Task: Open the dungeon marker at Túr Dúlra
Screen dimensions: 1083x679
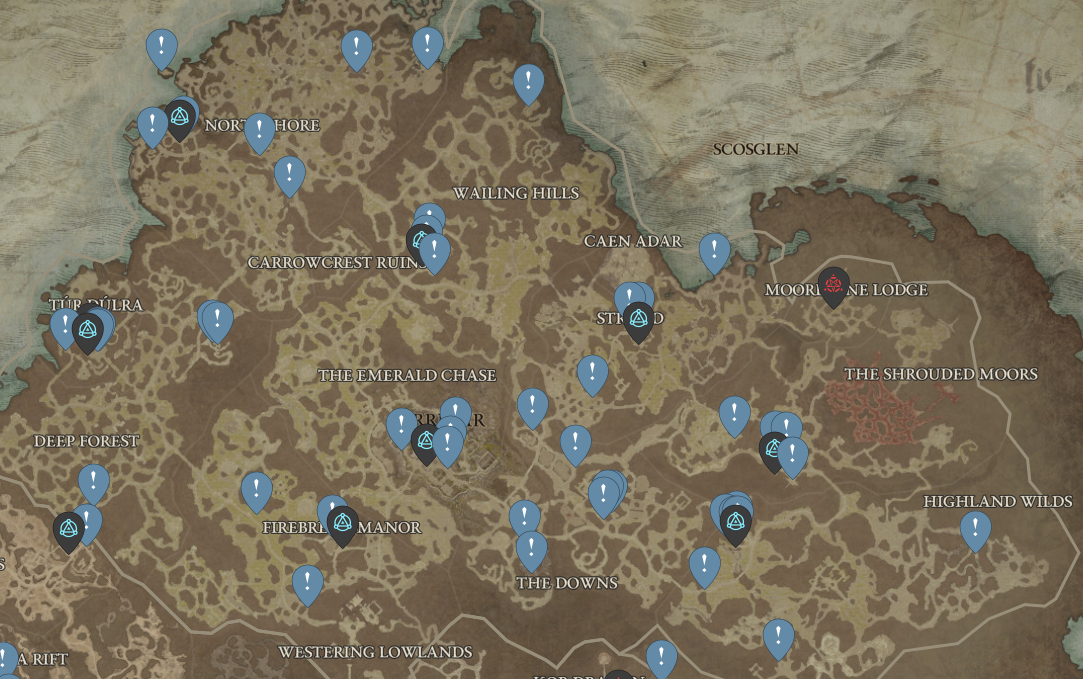Action: (x=88, y=331)
